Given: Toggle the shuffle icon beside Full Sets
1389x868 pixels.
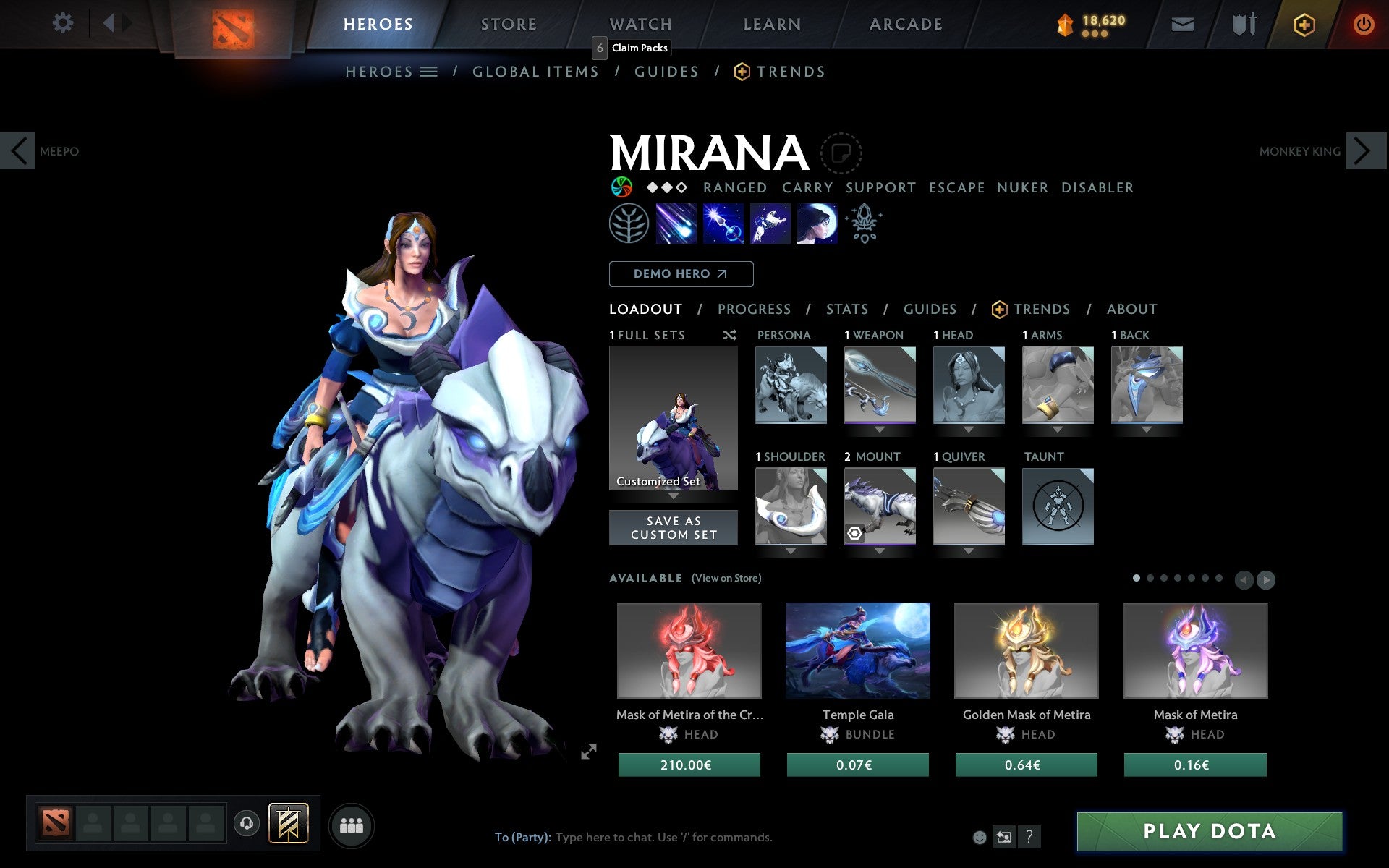Looking at the screenshot, I should 730,335.
